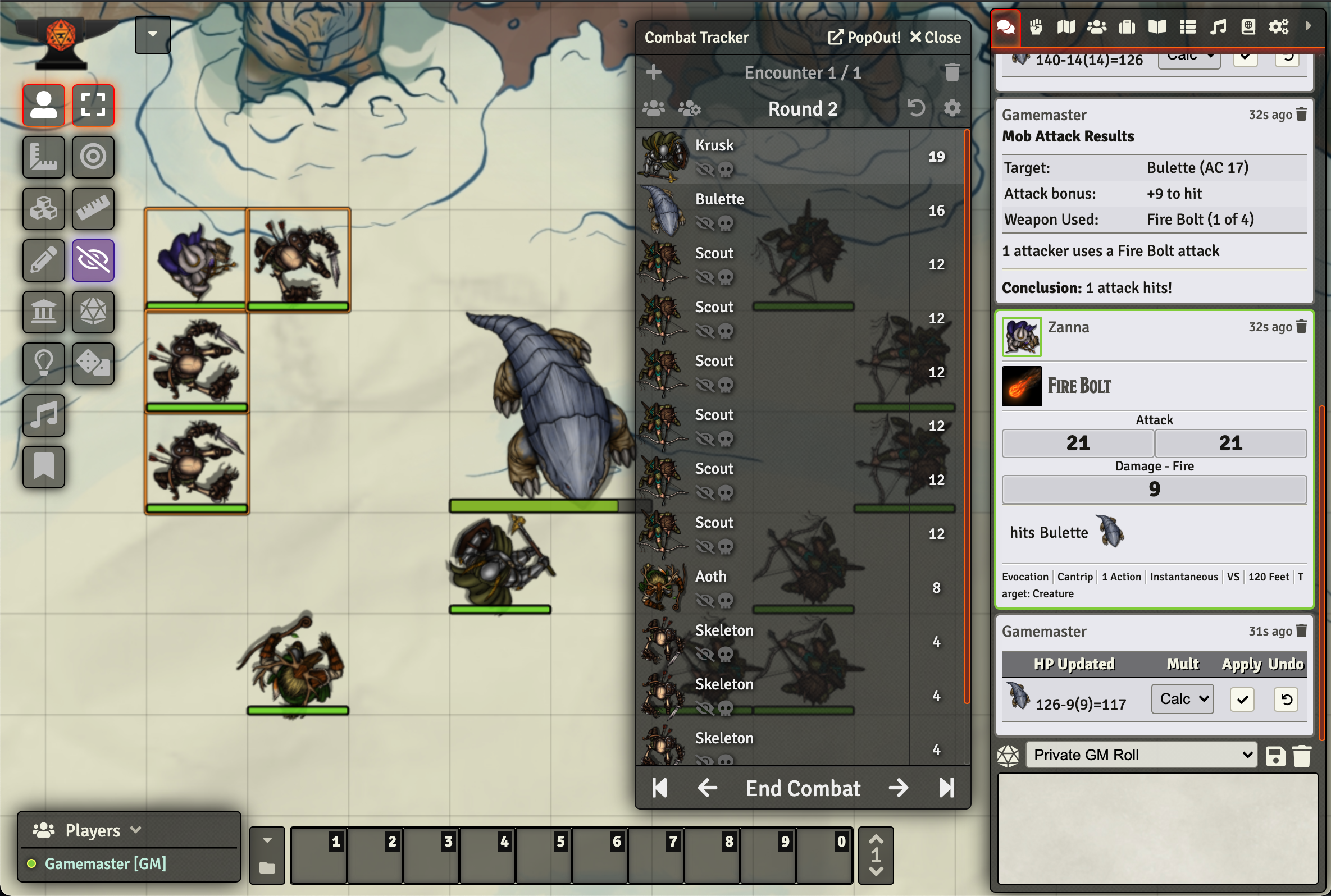Toggle the Bulette's visibility in the tracker
This screenshot has height=896, width=1331.
click(706, 224)
